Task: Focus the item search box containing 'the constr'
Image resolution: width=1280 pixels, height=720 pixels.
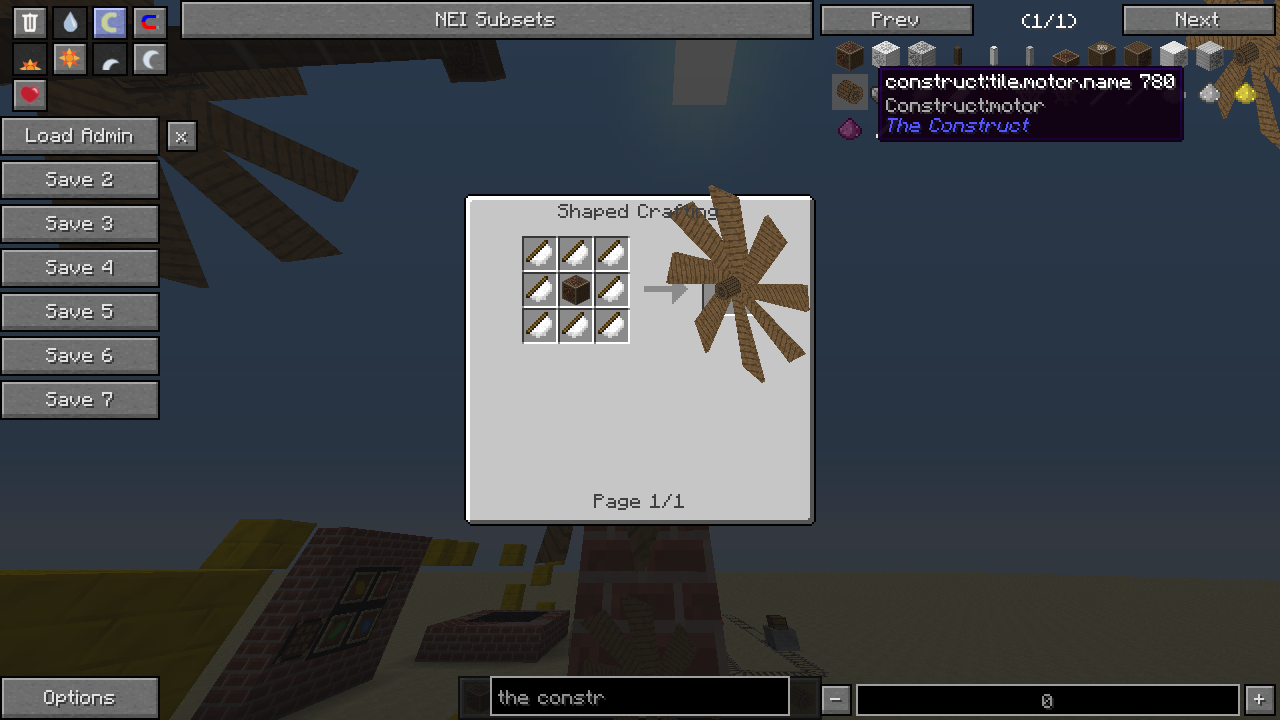Action: click(x=640, y=697)
